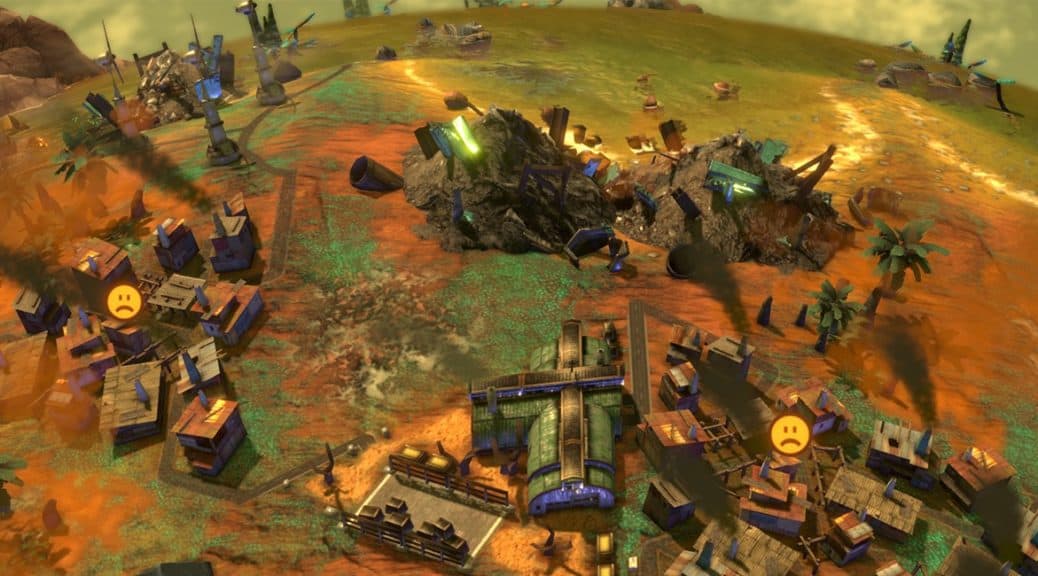Click the sad face marker beside the green hangar
The width and height of the screenshot is (1038, 576).
(x=789, y=434)
